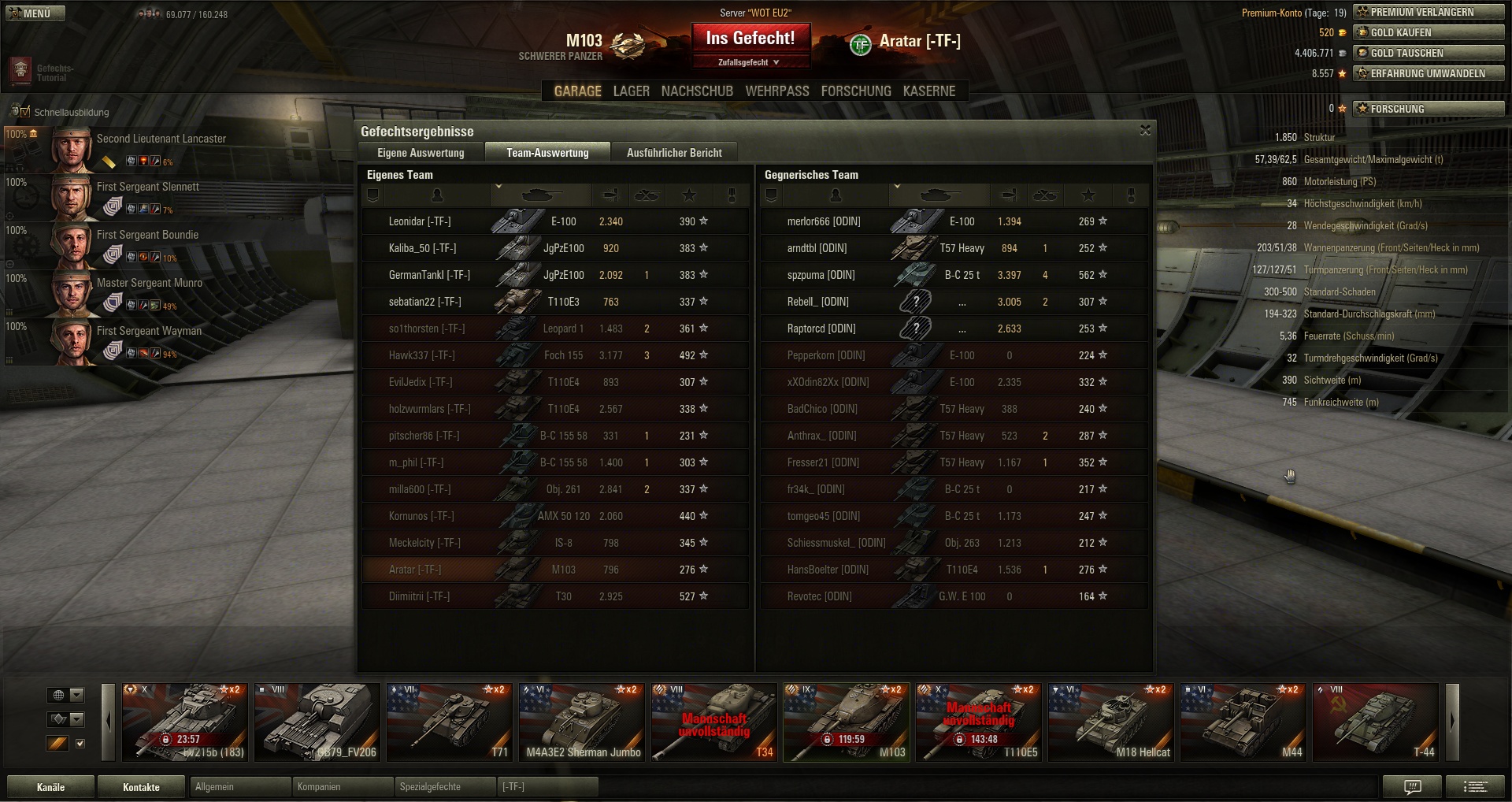Open the WEHRPASS section
This screenshot has width=1512, height=802.
777,91
